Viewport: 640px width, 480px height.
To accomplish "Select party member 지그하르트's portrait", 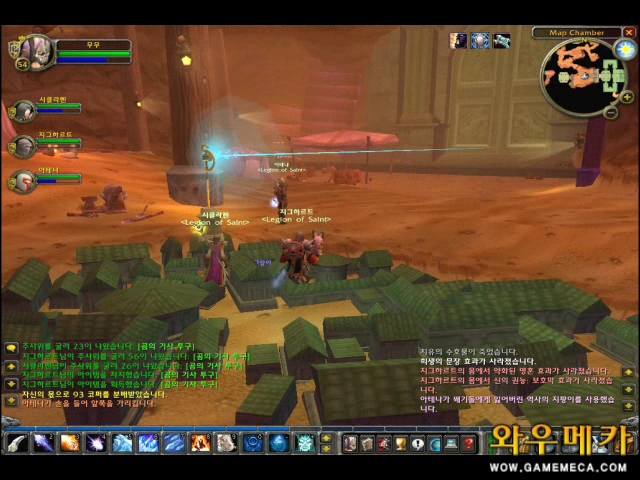I will click(x=24, y=146).
